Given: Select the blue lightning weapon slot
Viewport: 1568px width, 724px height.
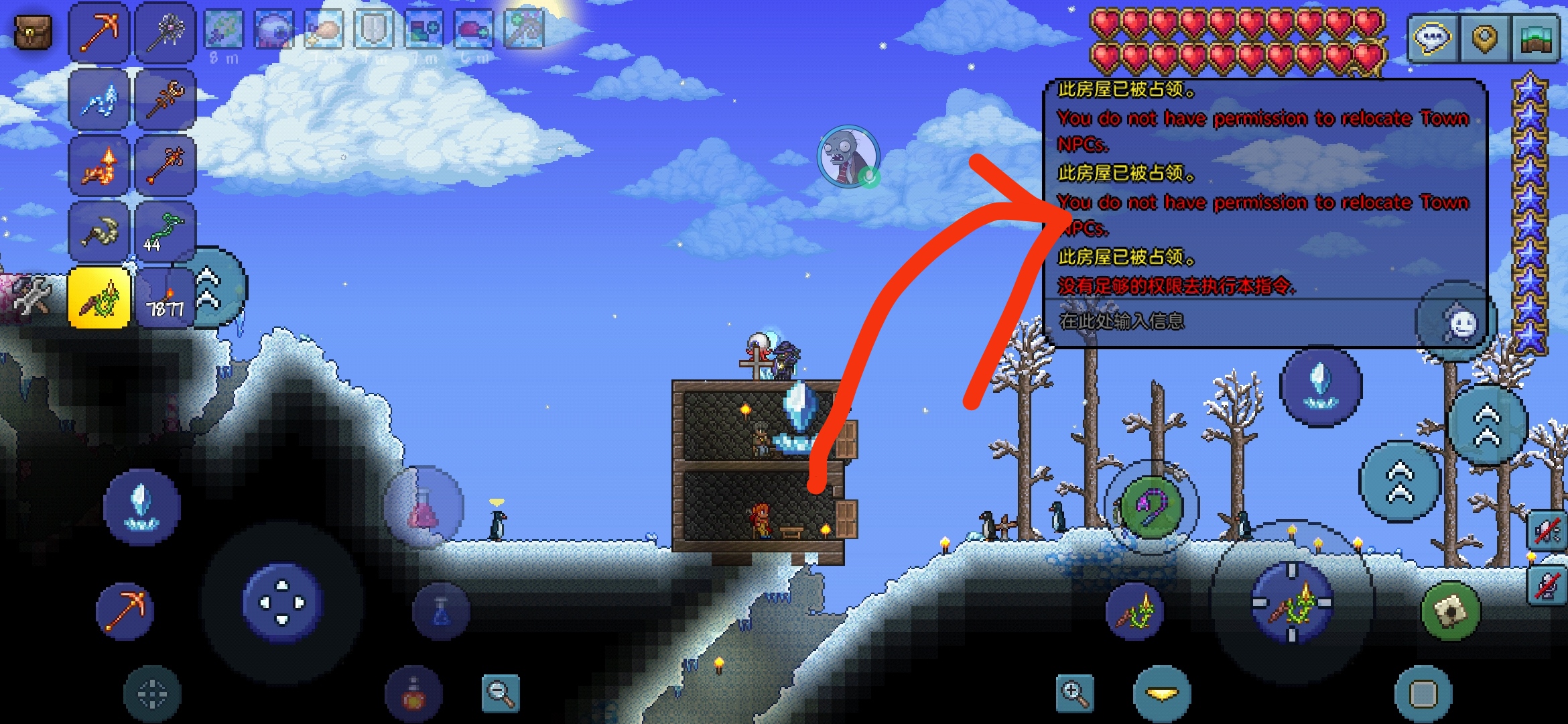Looking at the screenshot, I should pos(99,101).
